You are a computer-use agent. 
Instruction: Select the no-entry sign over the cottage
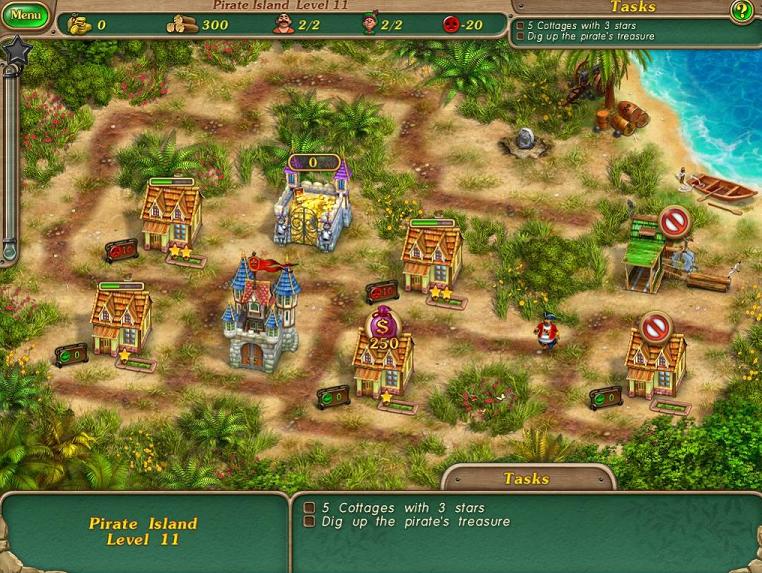point(656,326)
